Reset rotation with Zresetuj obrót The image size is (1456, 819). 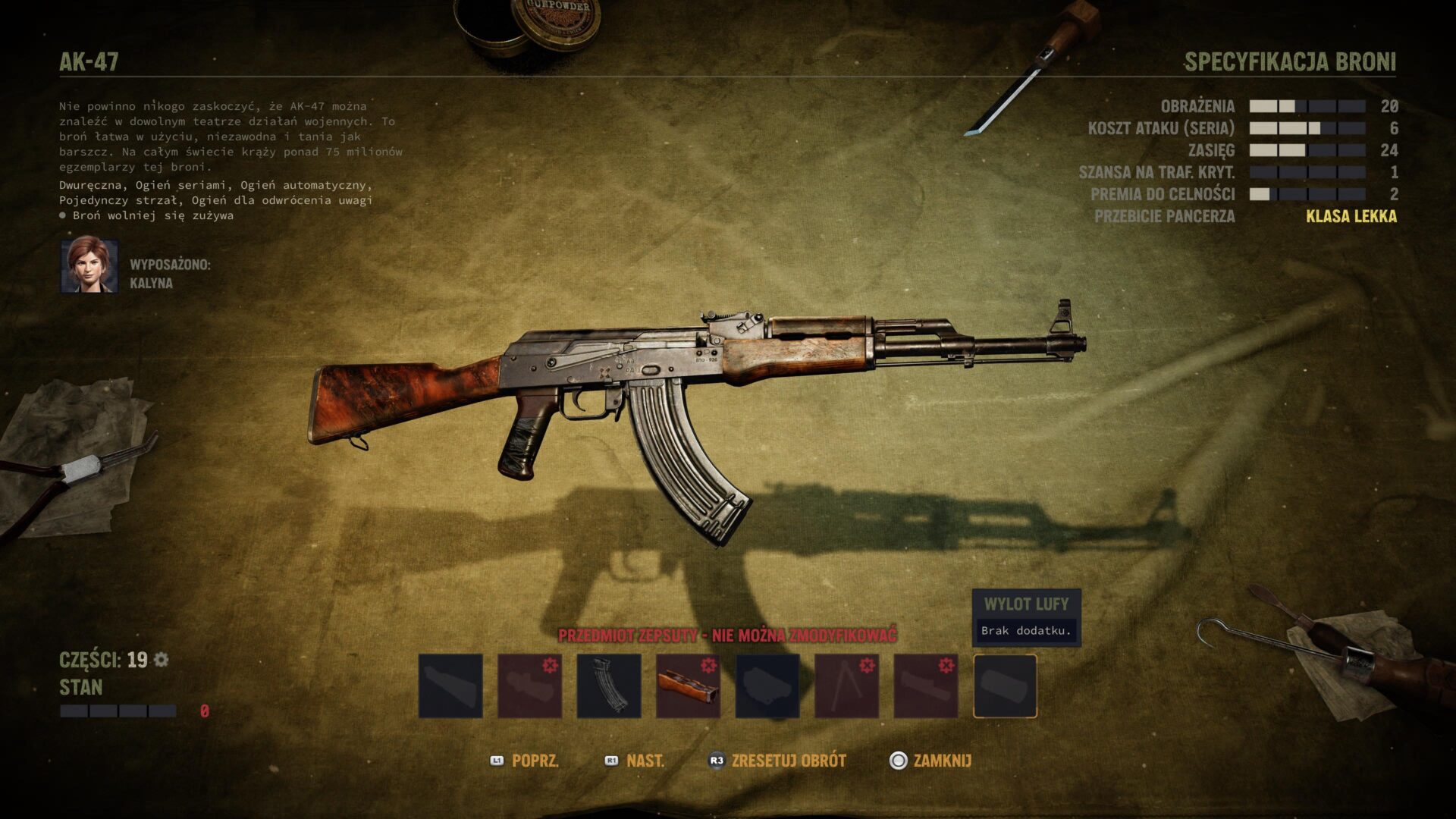(x=777, y=761)
